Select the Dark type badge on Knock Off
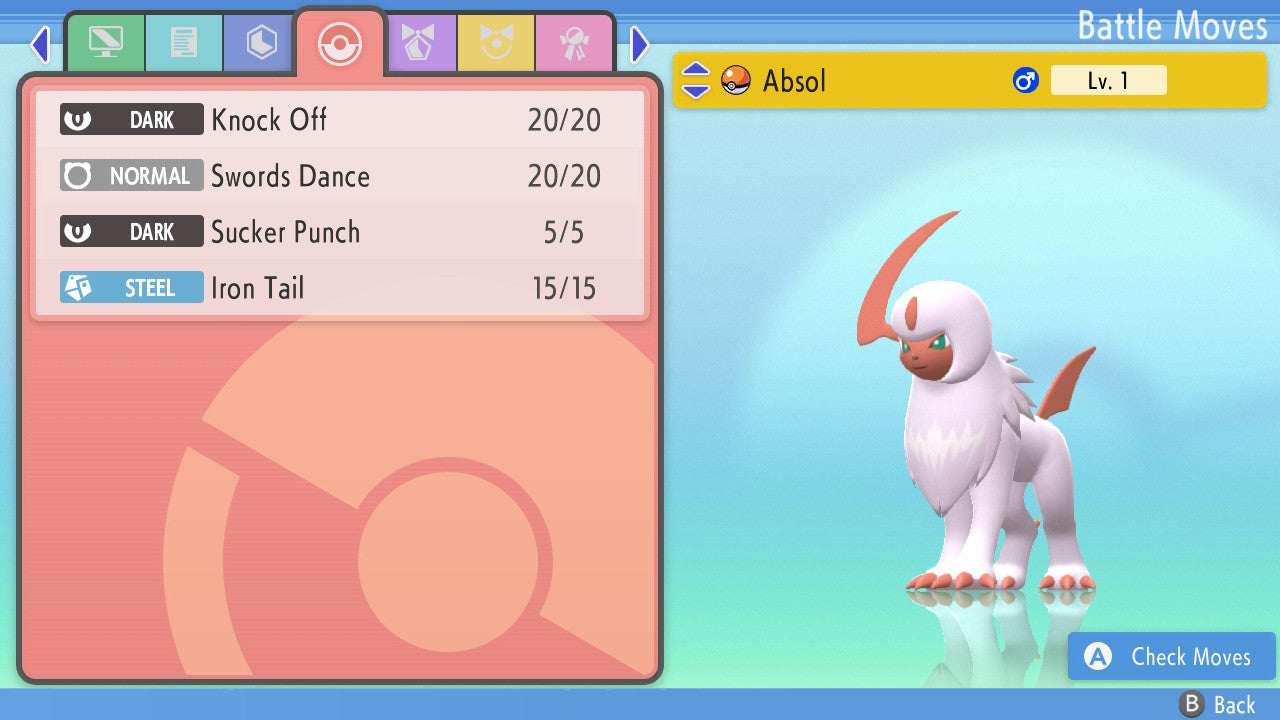The width and height of the screenshot is (1280, 720). 131,119
